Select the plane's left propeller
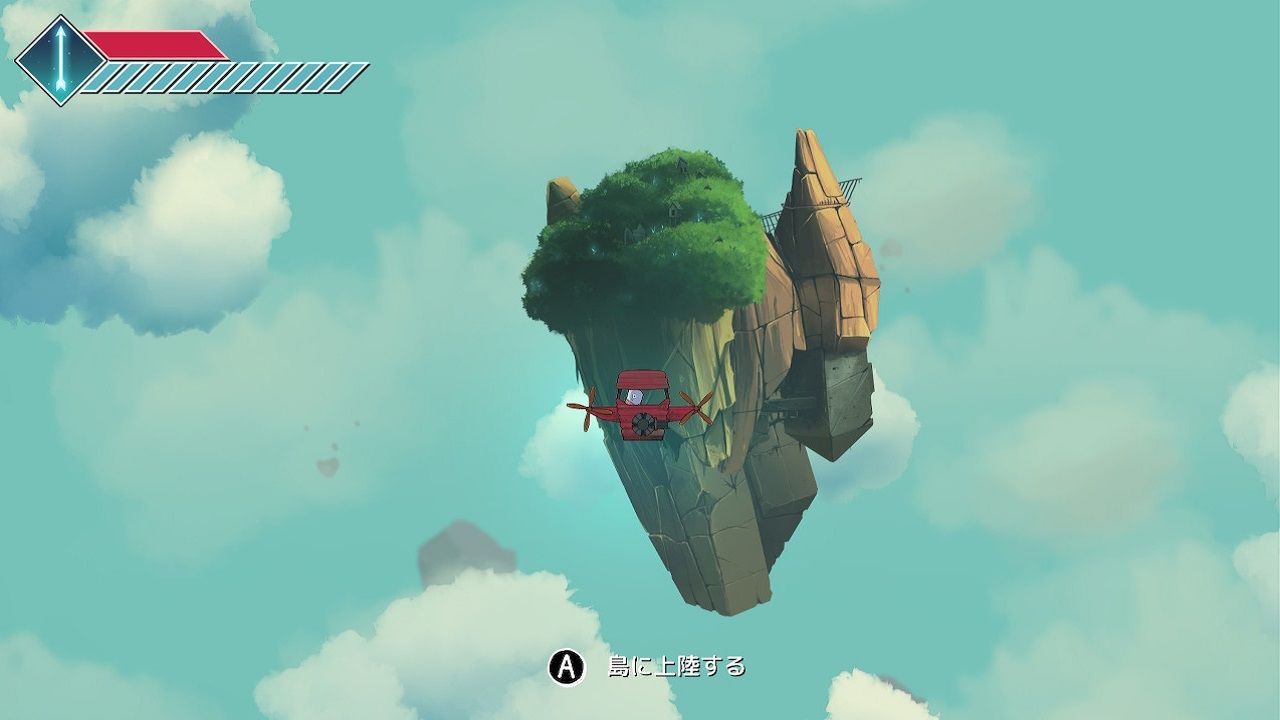Screen dimensions: 1280x720 (590, 409)
